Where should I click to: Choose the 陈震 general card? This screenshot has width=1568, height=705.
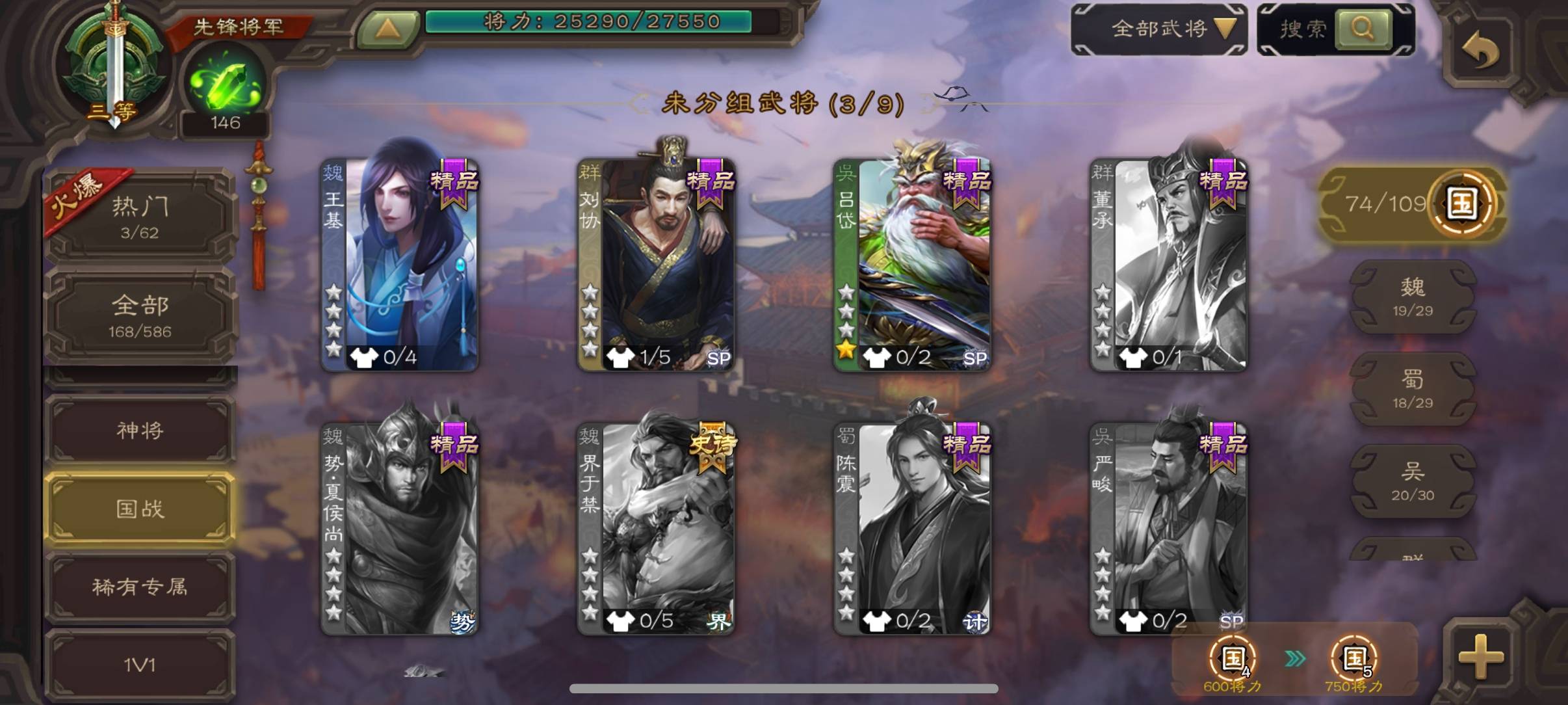(912, 529)
